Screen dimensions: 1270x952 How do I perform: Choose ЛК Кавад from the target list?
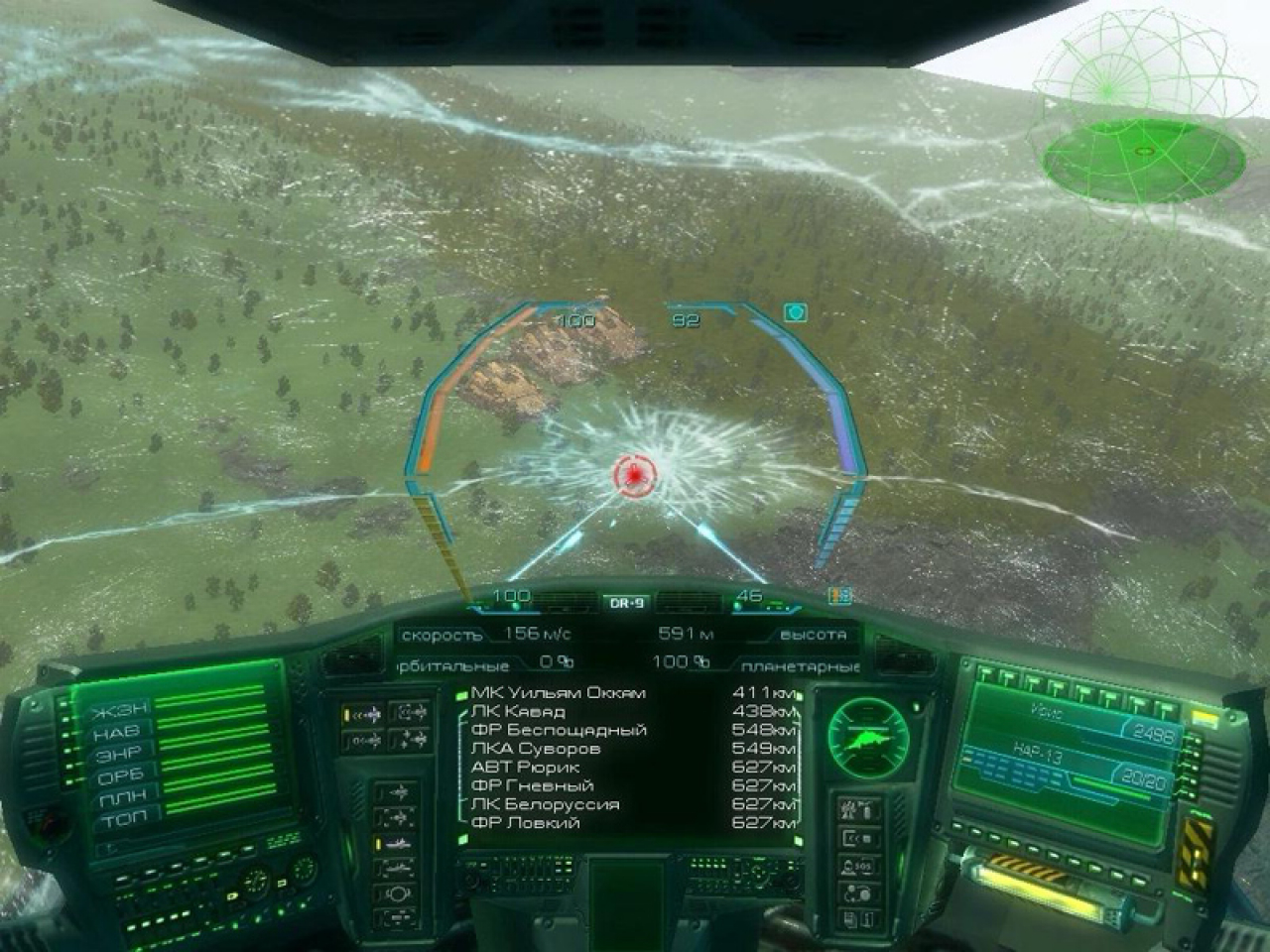tap(518, 711)
